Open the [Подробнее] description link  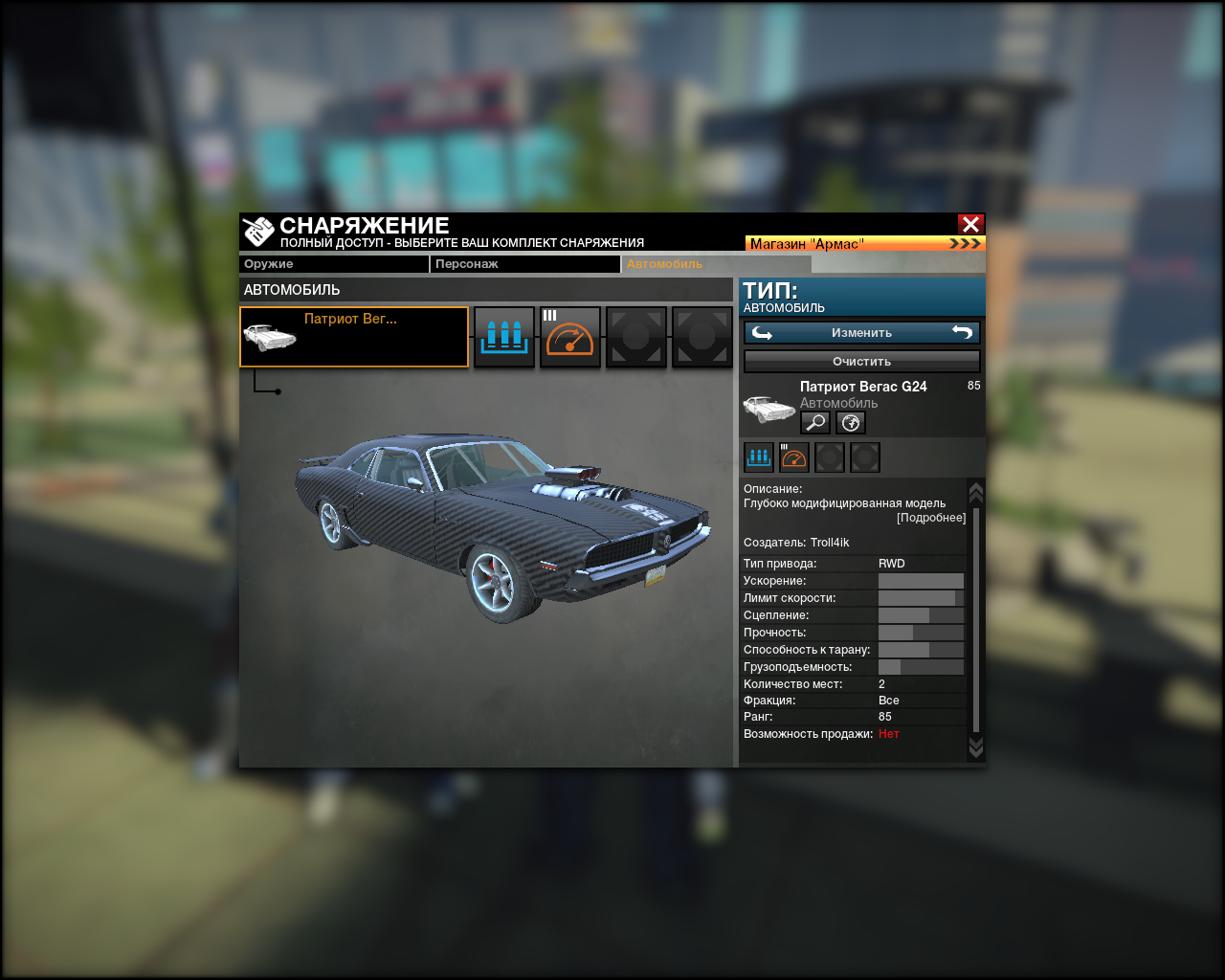click(x=931, y=518)
